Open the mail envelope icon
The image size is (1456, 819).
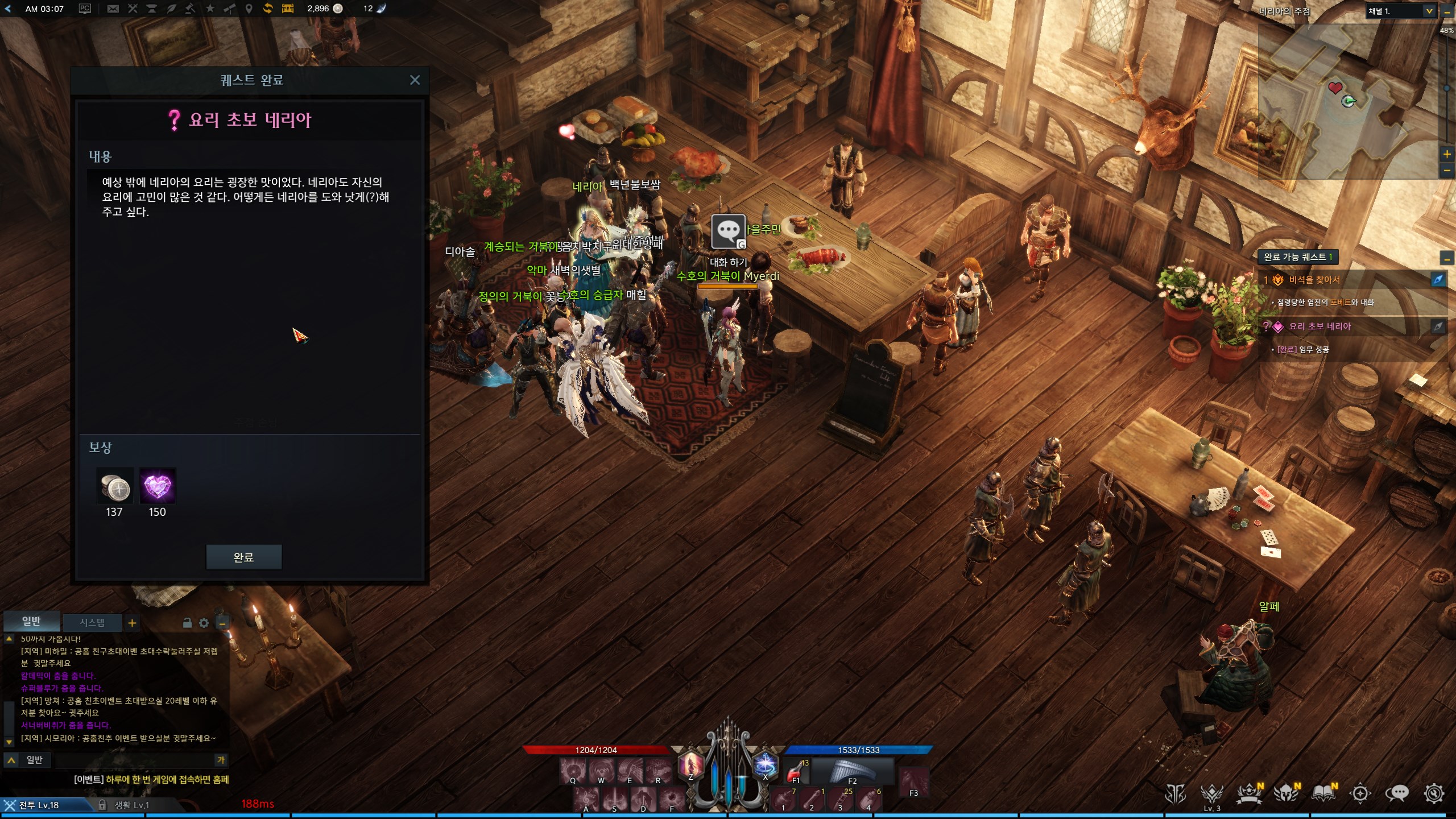(113, 9)
